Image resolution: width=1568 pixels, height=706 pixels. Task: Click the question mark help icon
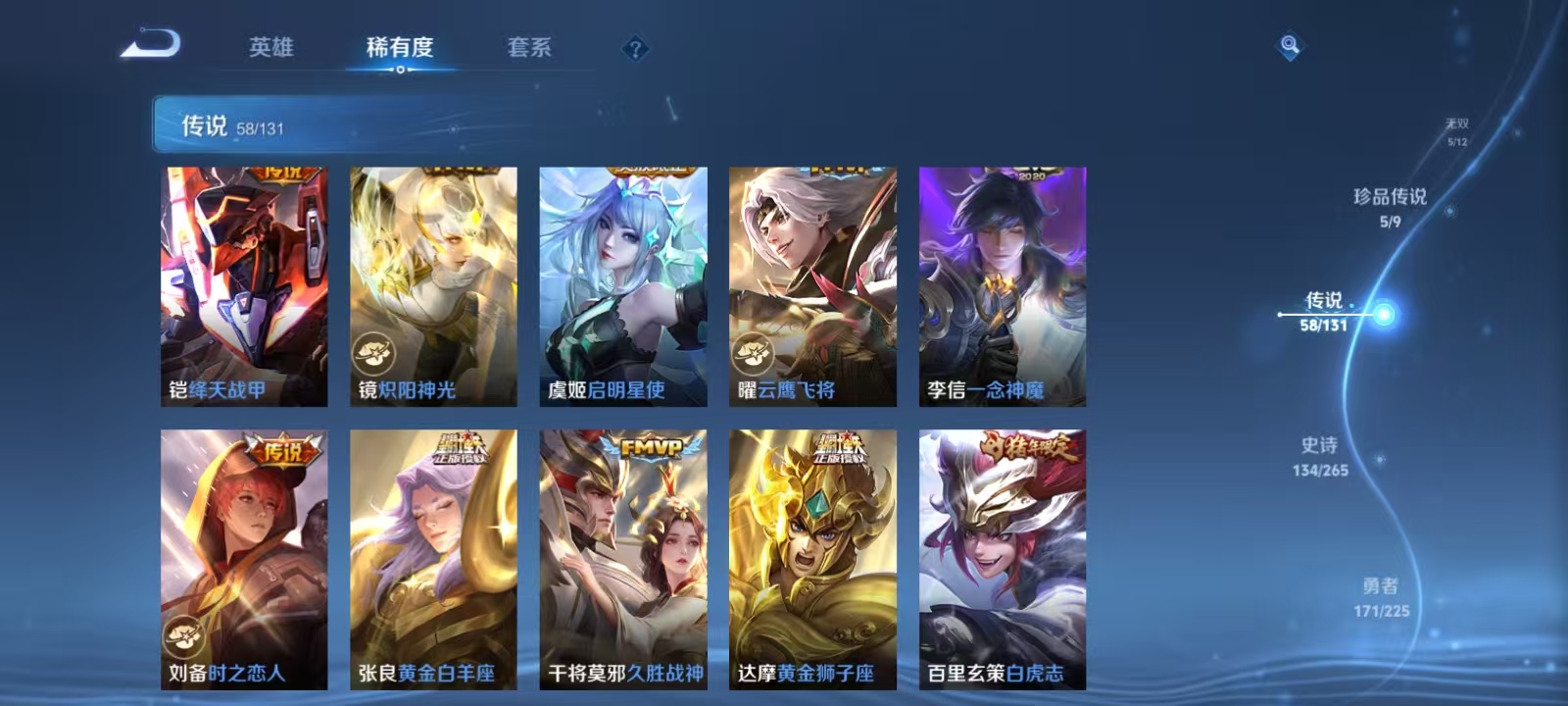[x=638, y=47]
